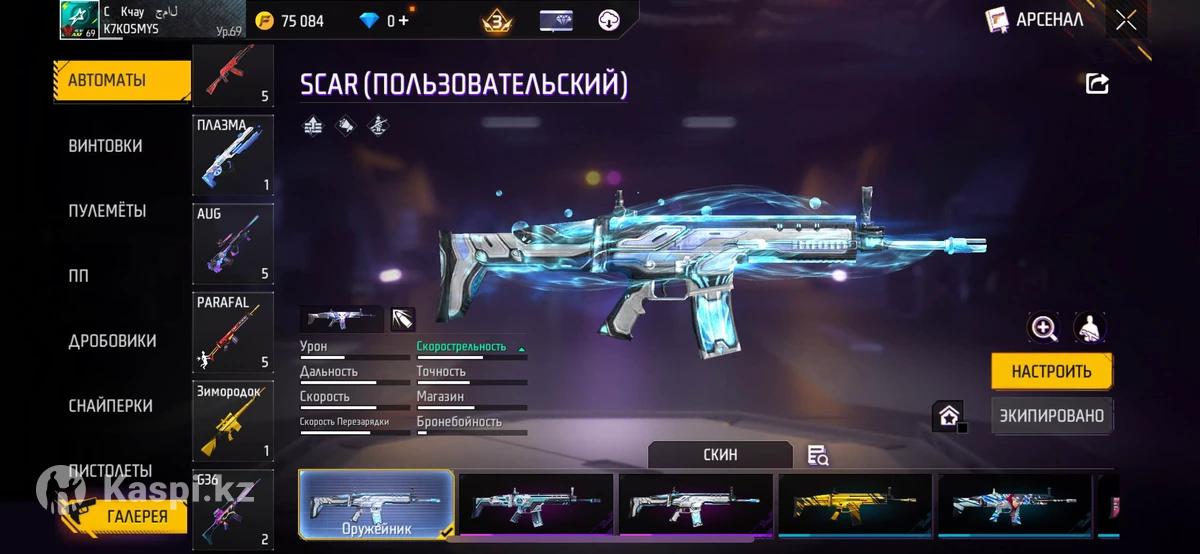1200x554 pixels.
Task: Select the Оружейник skin
Action: pos(376,503)
